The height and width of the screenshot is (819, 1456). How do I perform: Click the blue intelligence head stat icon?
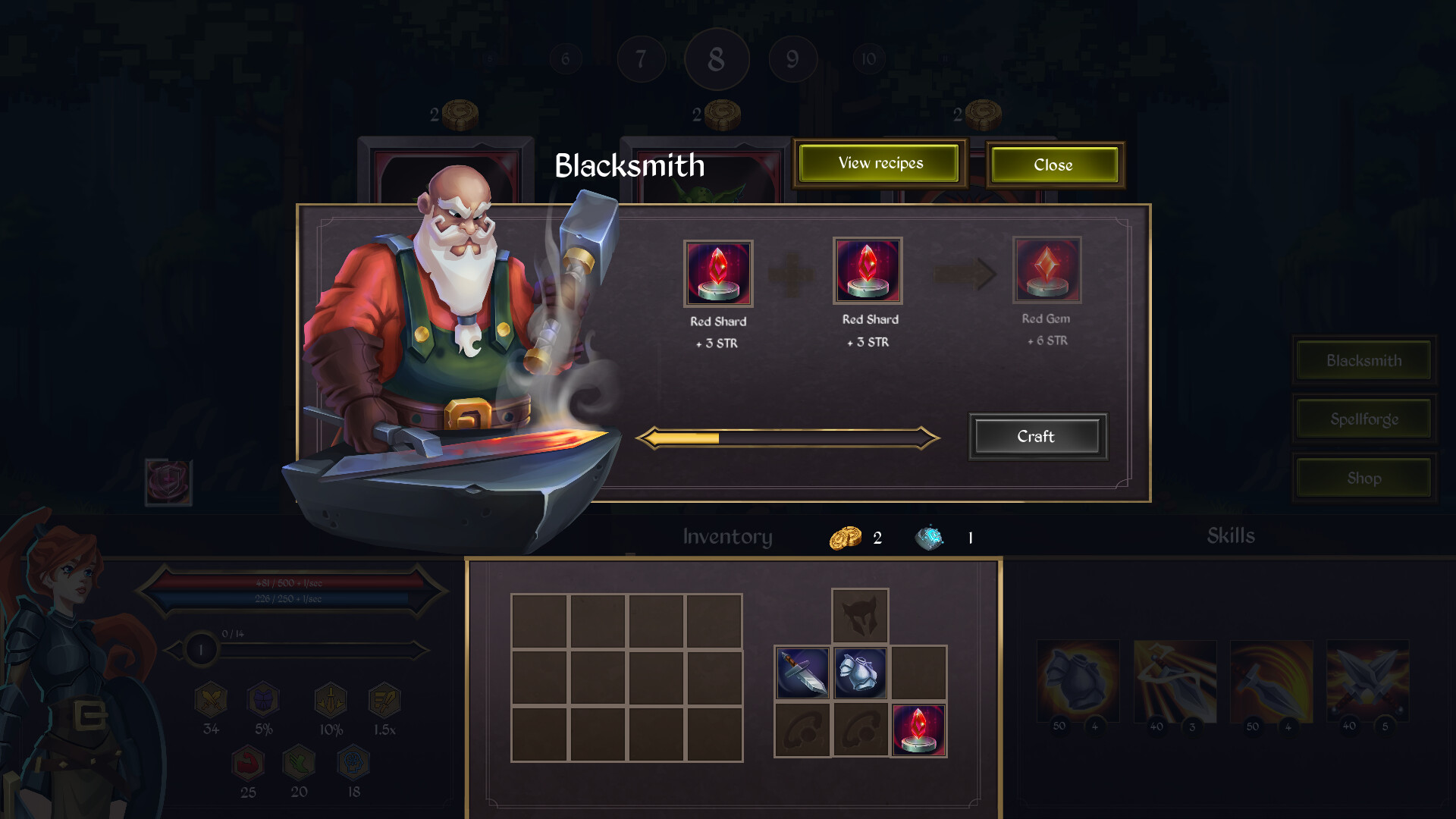[x=350, y=766]
